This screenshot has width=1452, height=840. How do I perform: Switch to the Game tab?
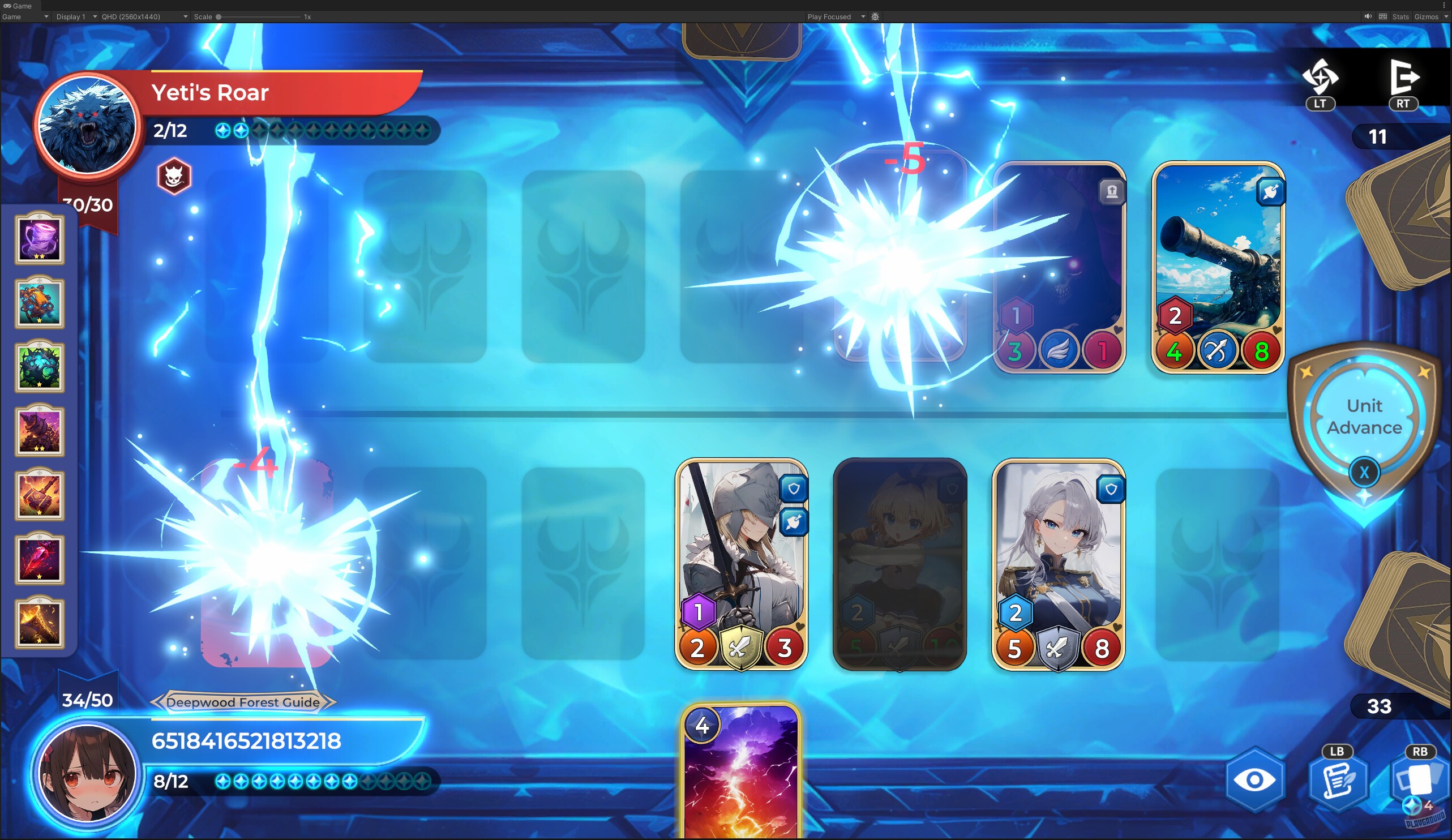click(20, 6)
